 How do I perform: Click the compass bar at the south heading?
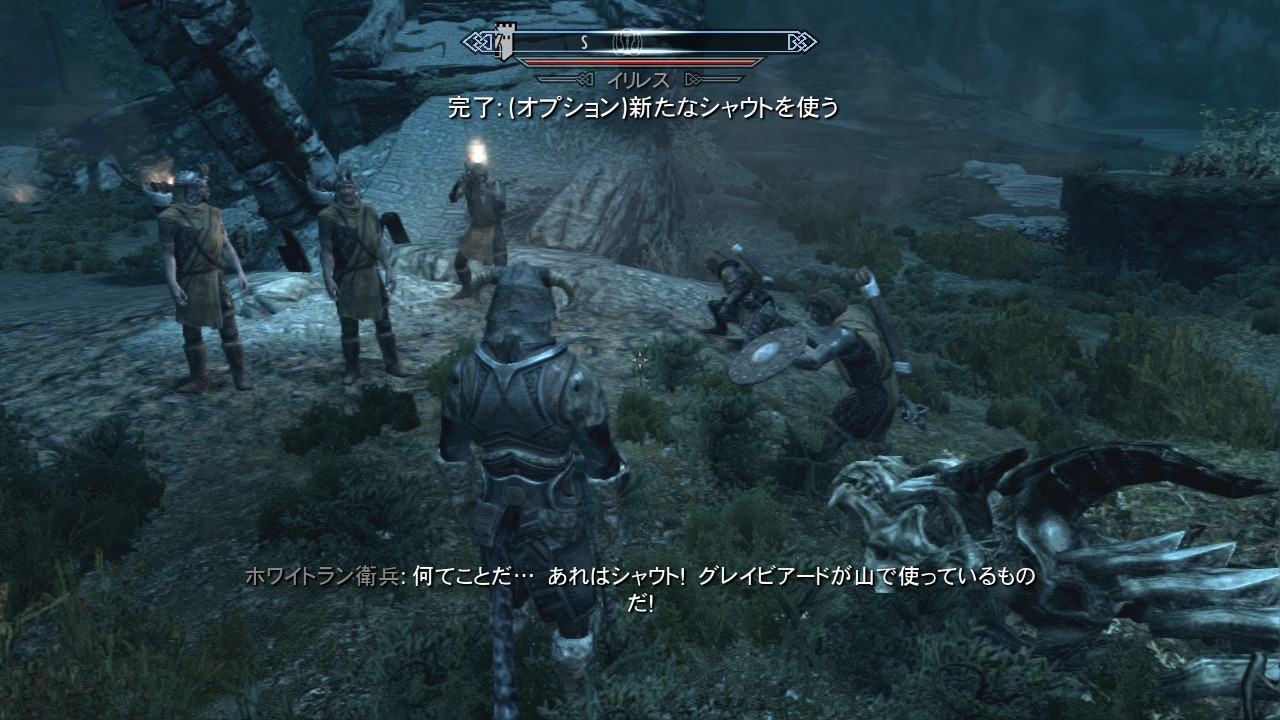584,43
